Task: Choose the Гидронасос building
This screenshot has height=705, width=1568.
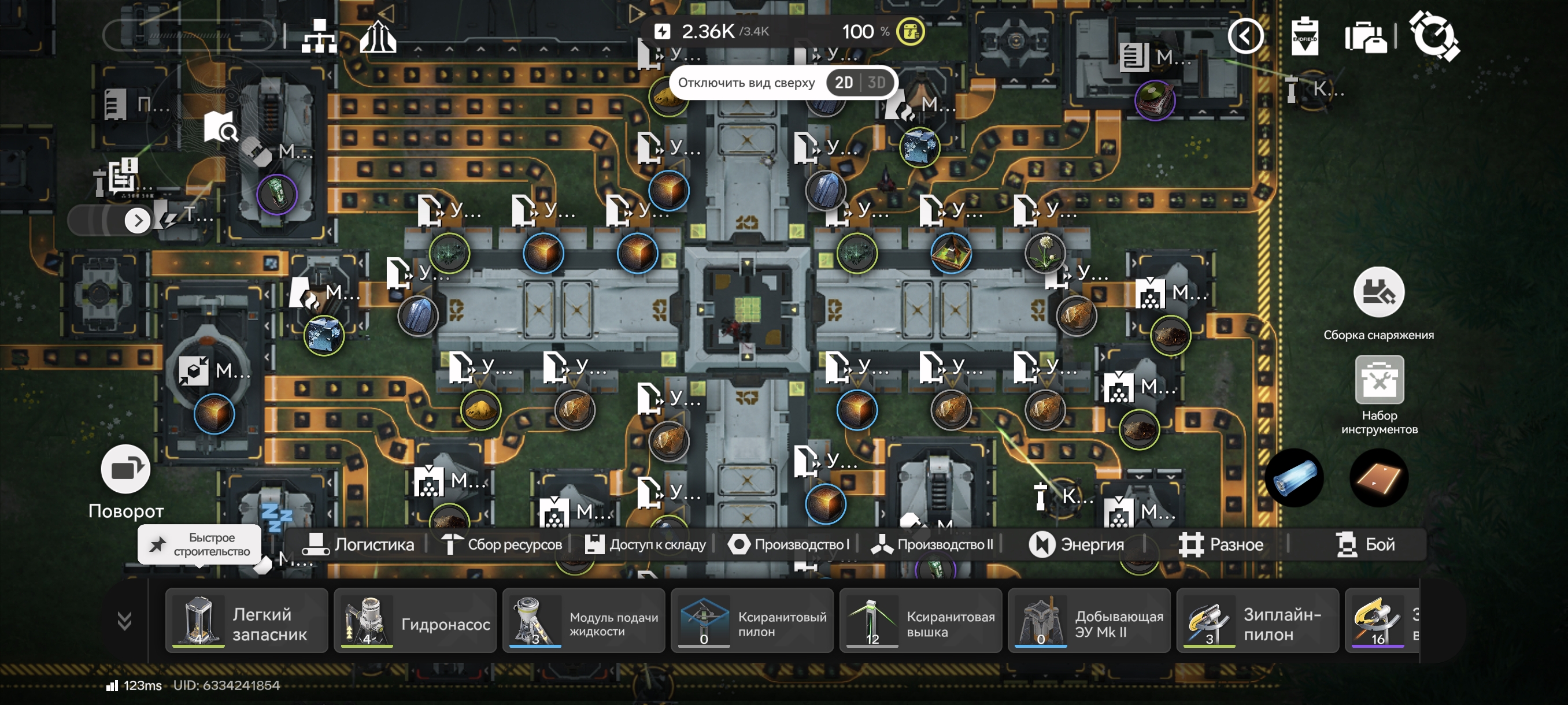Action: [415, 622]
